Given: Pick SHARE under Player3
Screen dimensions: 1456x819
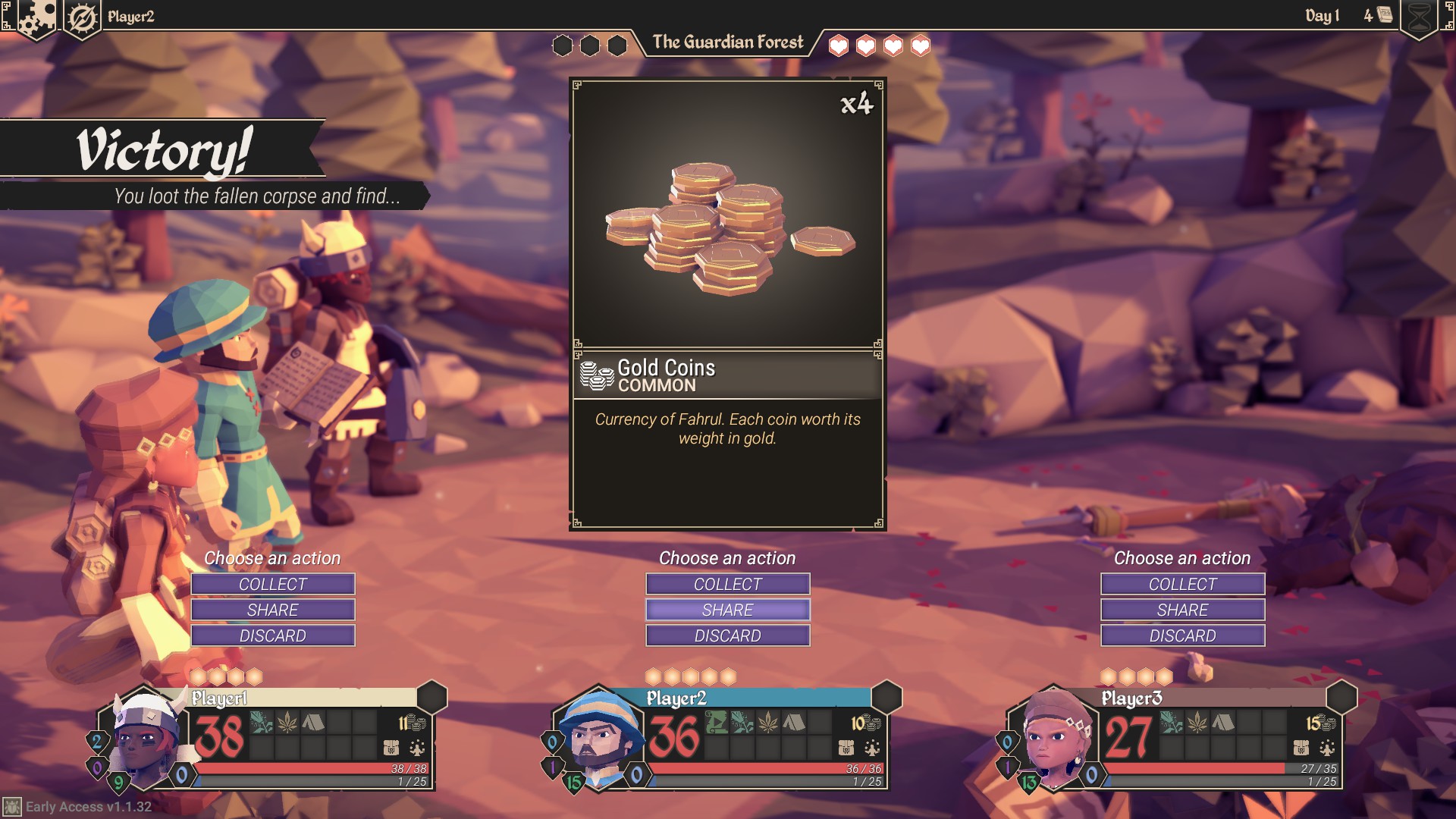Looking at the screenshot, I should (x=1182, y=610).
